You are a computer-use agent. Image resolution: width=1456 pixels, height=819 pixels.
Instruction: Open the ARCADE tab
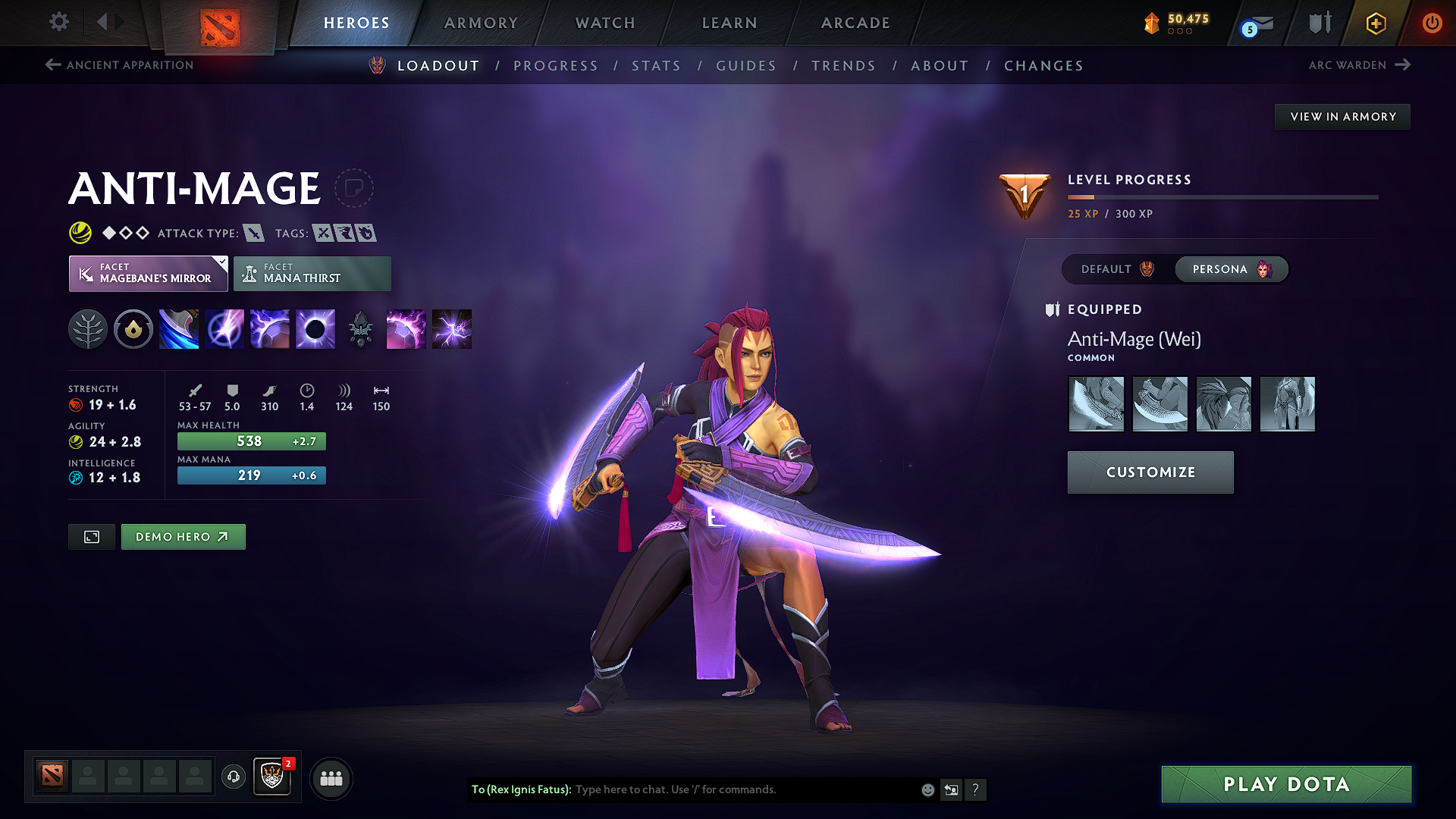click(x=855, y=23)
